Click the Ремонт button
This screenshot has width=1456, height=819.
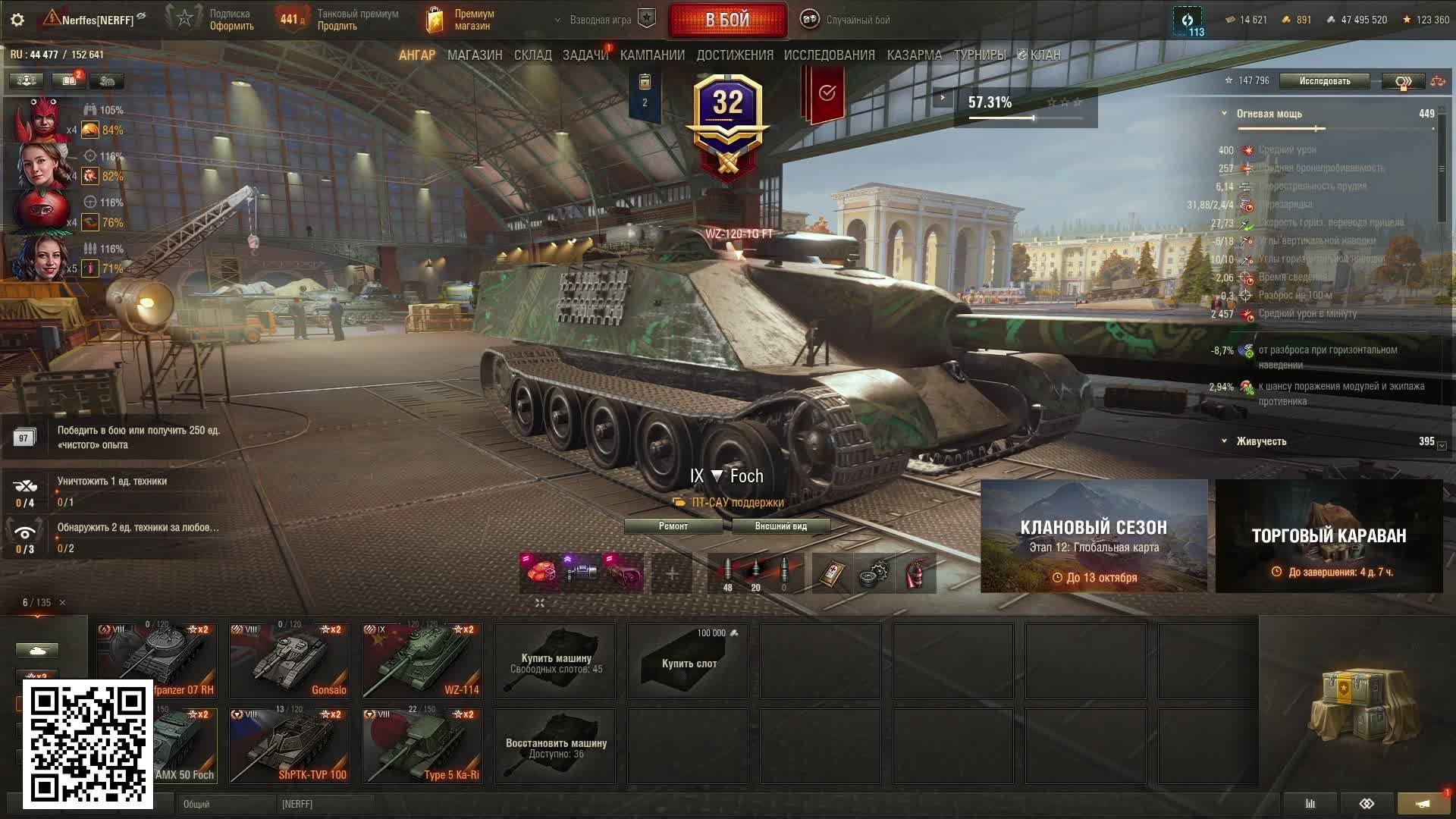(673, 526)
